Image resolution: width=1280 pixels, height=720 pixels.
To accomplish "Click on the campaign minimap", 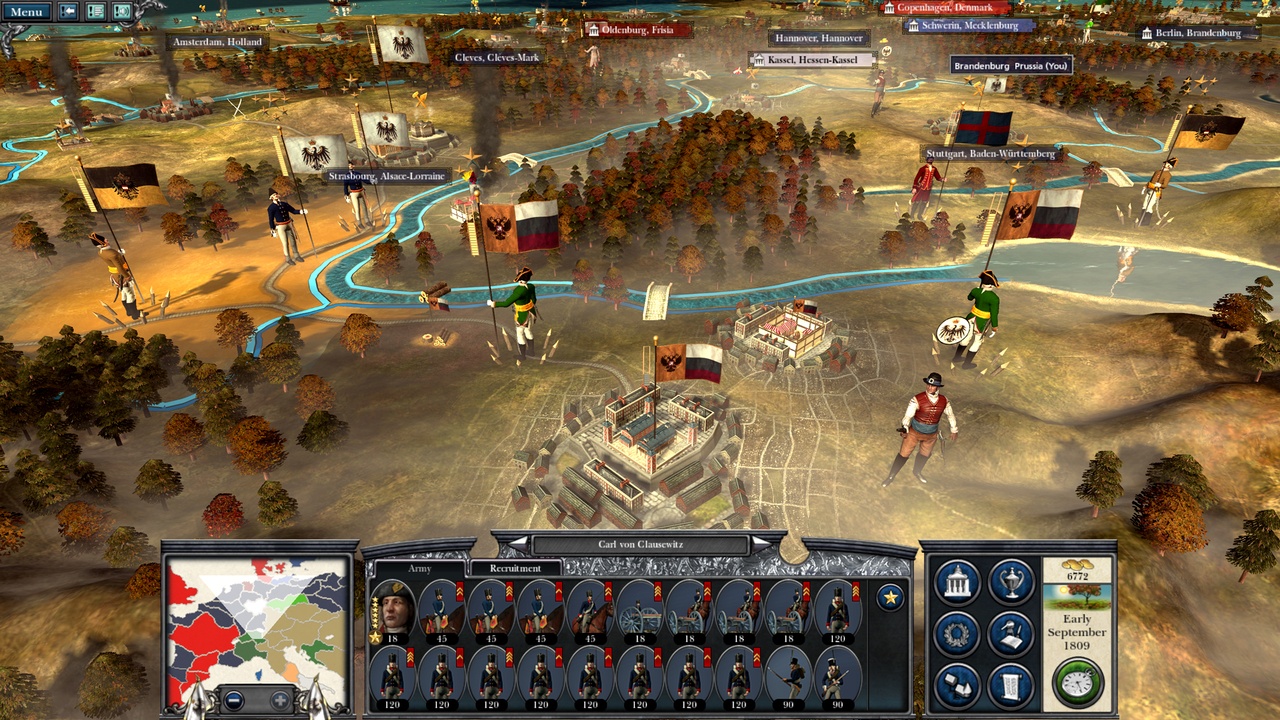I will 258,620.
